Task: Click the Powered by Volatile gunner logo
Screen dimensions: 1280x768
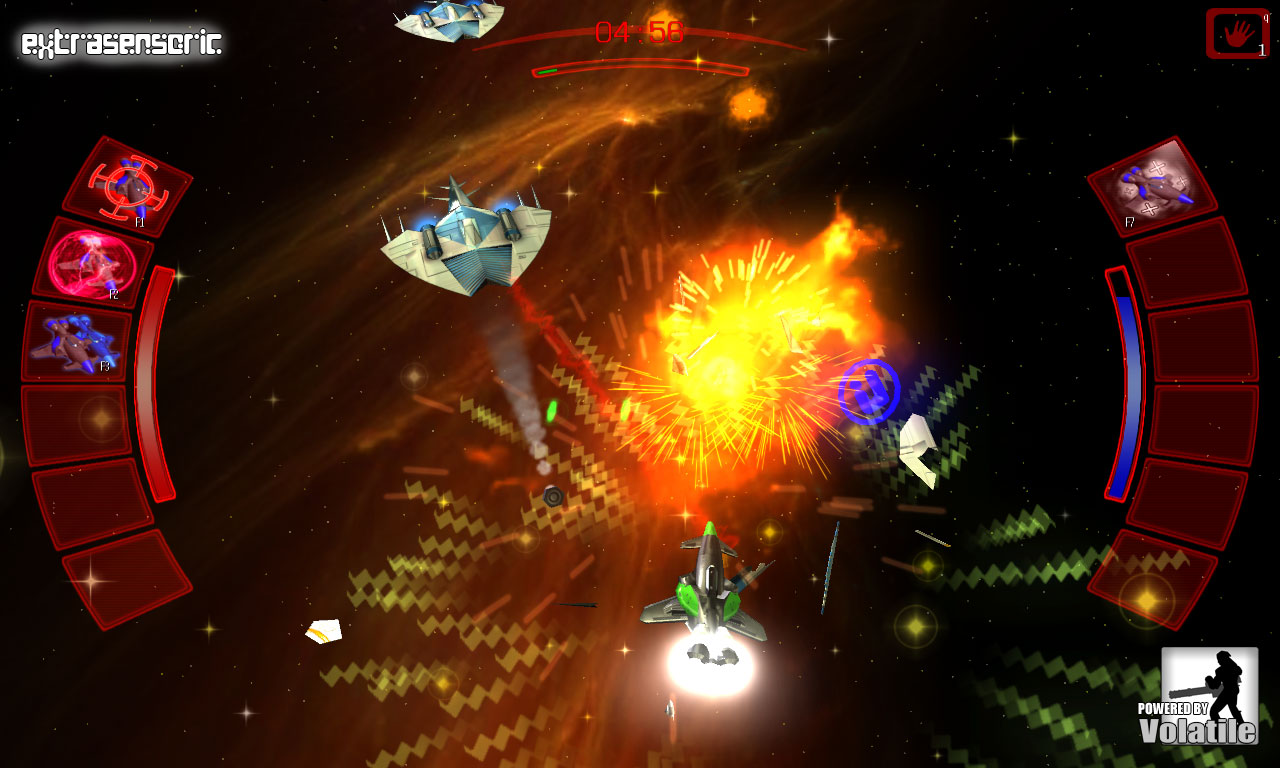Action: pos(1208,695)
